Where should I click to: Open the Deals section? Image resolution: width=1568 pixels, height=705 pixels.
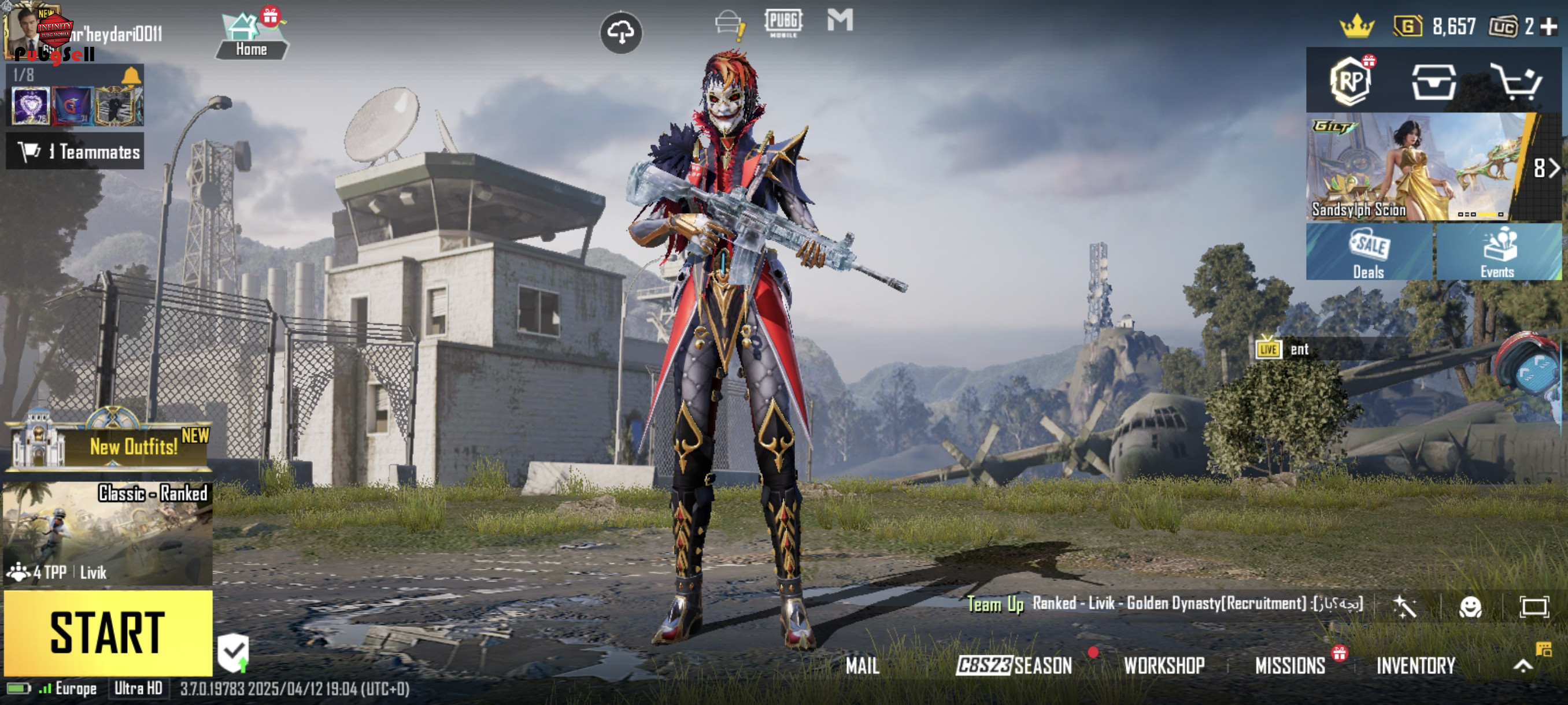point(1369,252)
